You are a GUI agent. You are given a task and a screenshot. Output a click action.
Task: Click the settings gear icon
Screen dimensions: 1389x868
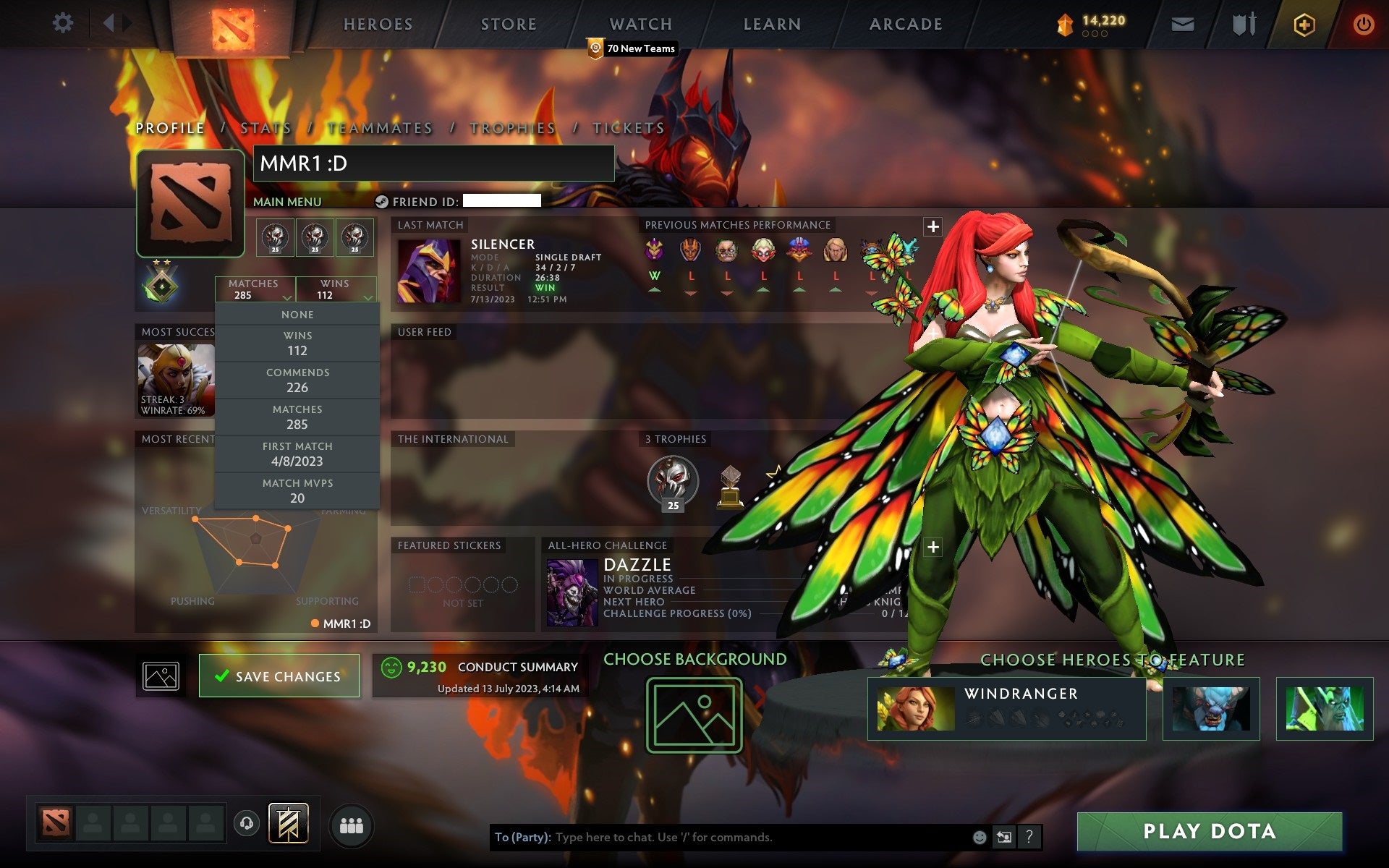click(64, 23)
